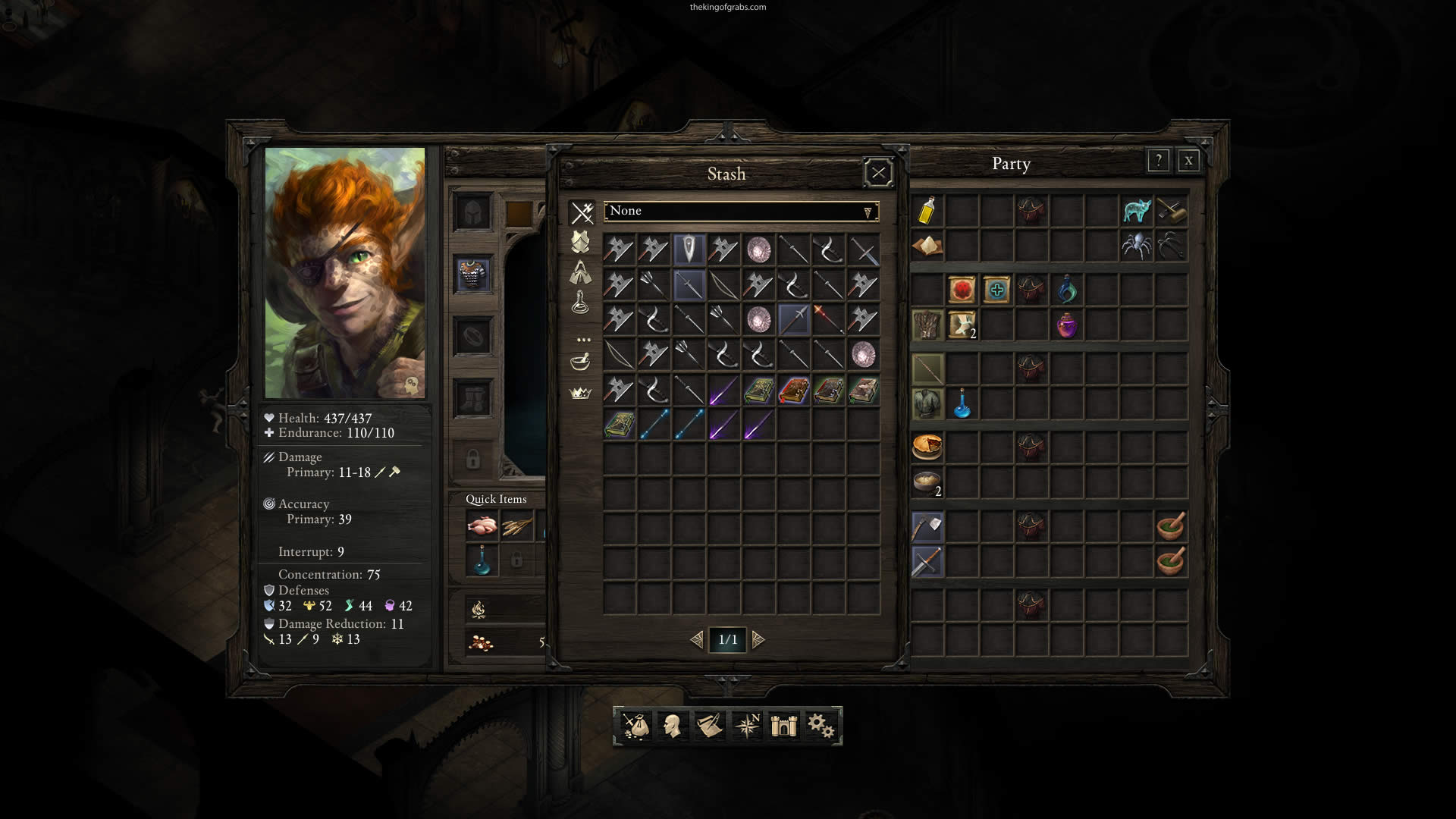Open the mortar and pestle ingredients tab
The width and height of the screenshot is (1456, 819).
[580, 362]
